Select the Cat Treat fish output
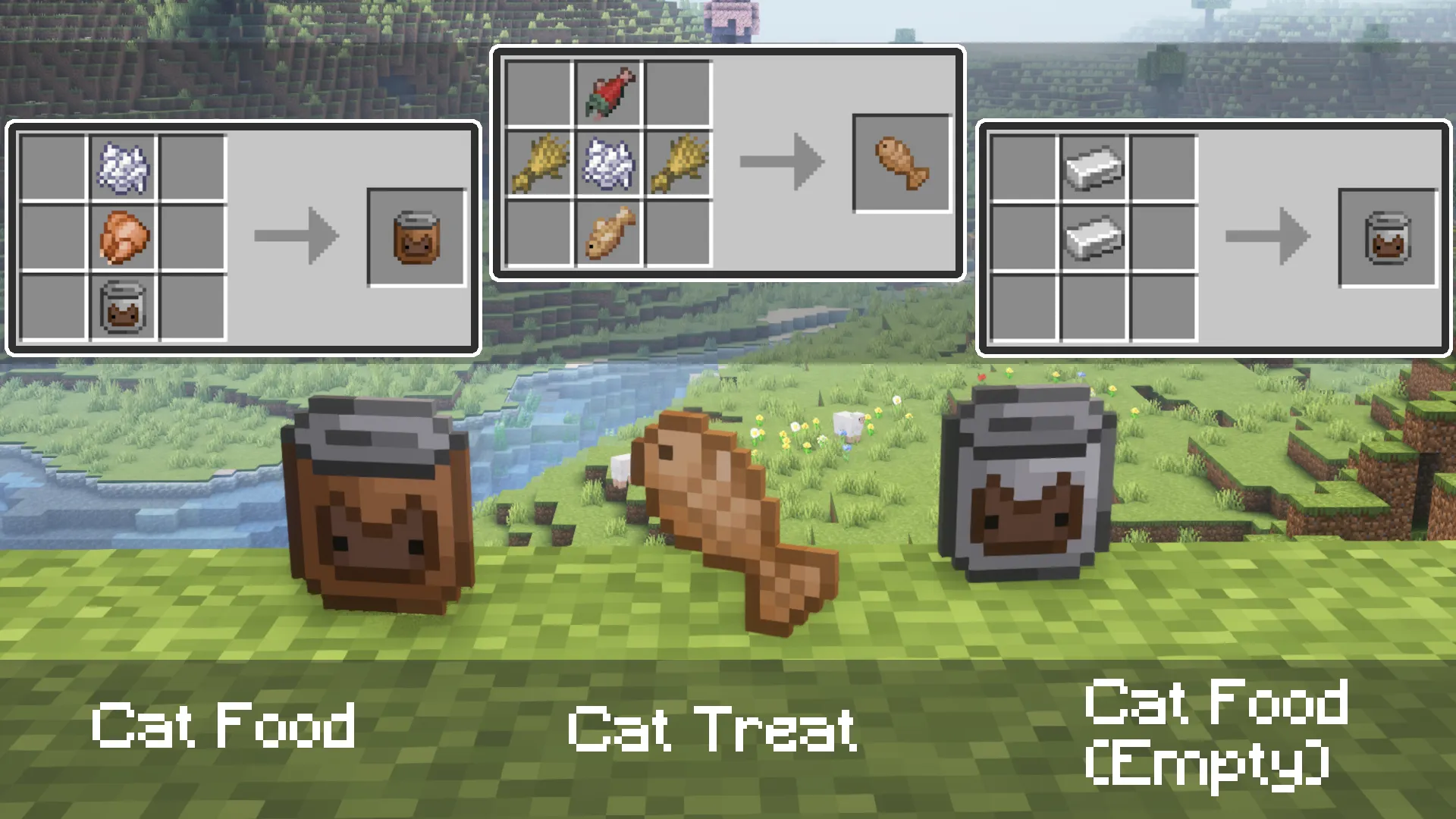This screenshot has height=819, width=1456. tap(902, 161)
